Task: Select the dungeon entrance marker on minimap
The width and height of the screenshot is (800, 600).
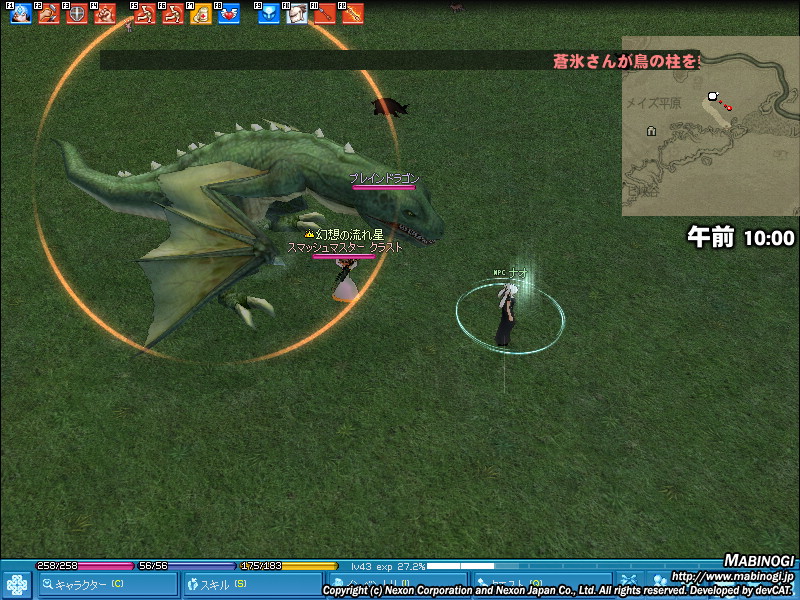Action: [x=651, y=131]
